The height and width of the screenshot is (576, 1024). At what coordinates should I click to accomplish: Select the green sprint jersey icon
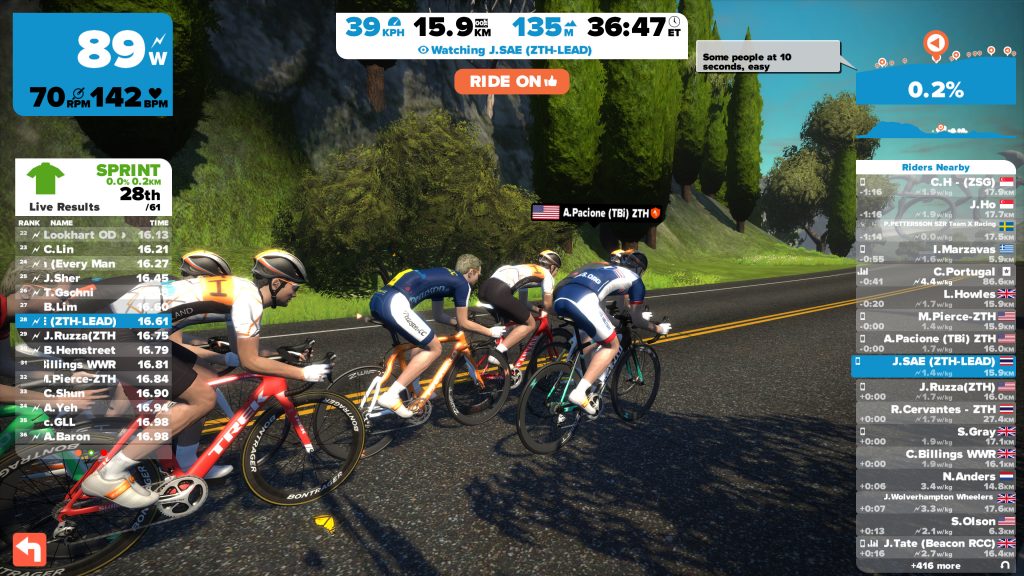tap(45, 180)
